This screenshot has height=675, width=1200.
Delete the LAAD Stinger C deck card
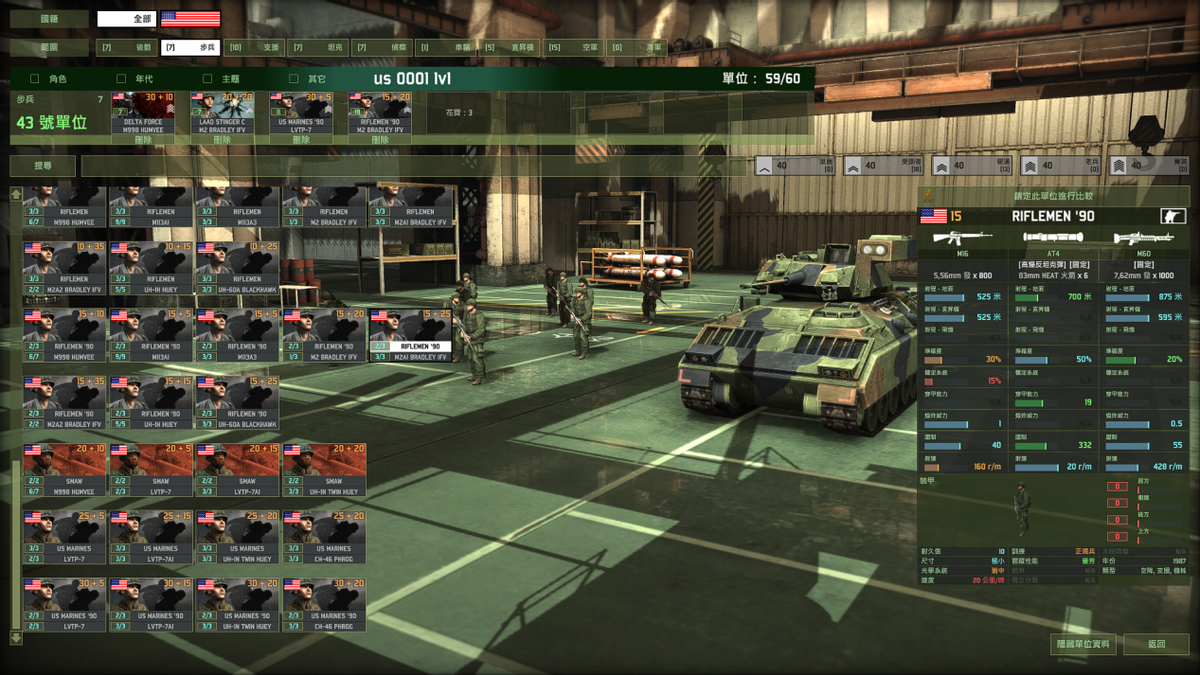(x=222, y=140)
